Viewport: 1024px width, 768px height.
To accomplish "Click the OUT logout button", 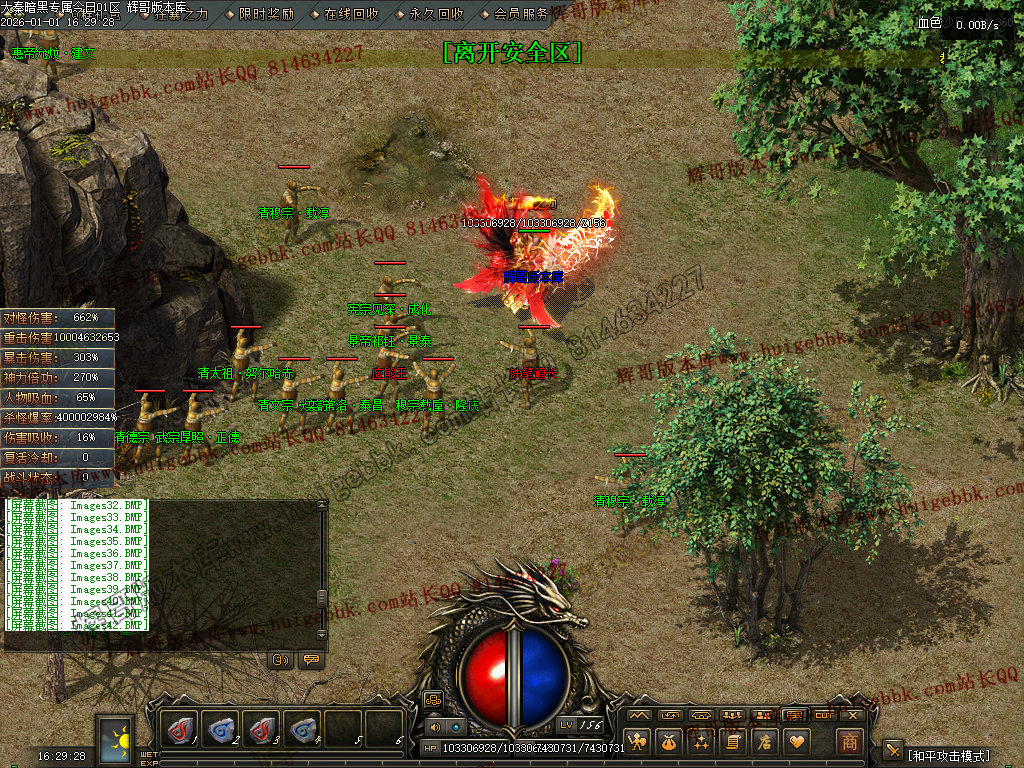I will coord(823,715).
